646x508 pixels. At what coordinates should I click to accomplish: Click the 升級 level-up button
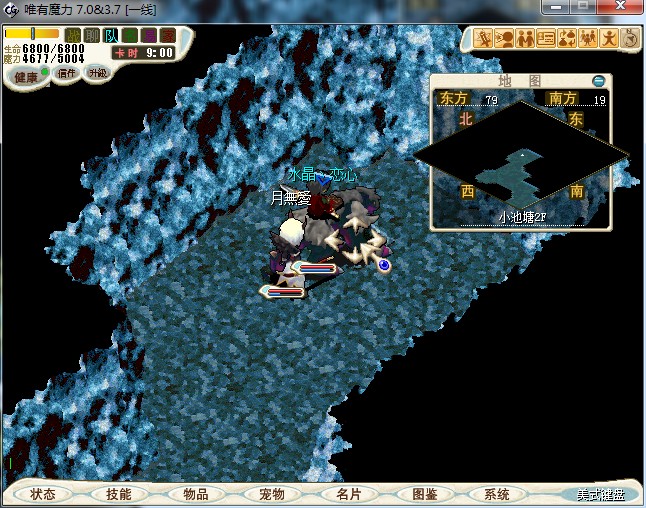(x=97, y=73)
